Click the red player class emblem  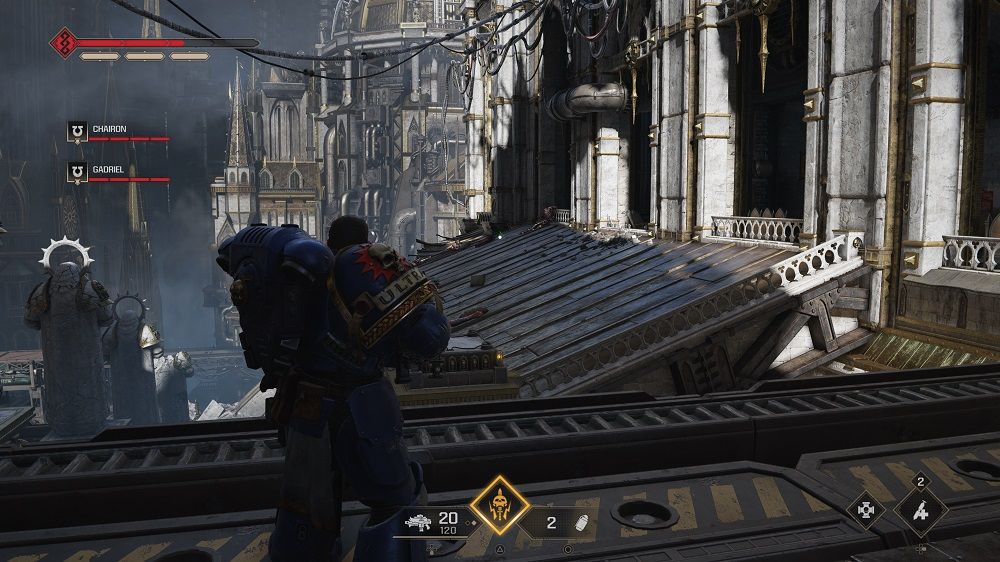click(64, 43)
